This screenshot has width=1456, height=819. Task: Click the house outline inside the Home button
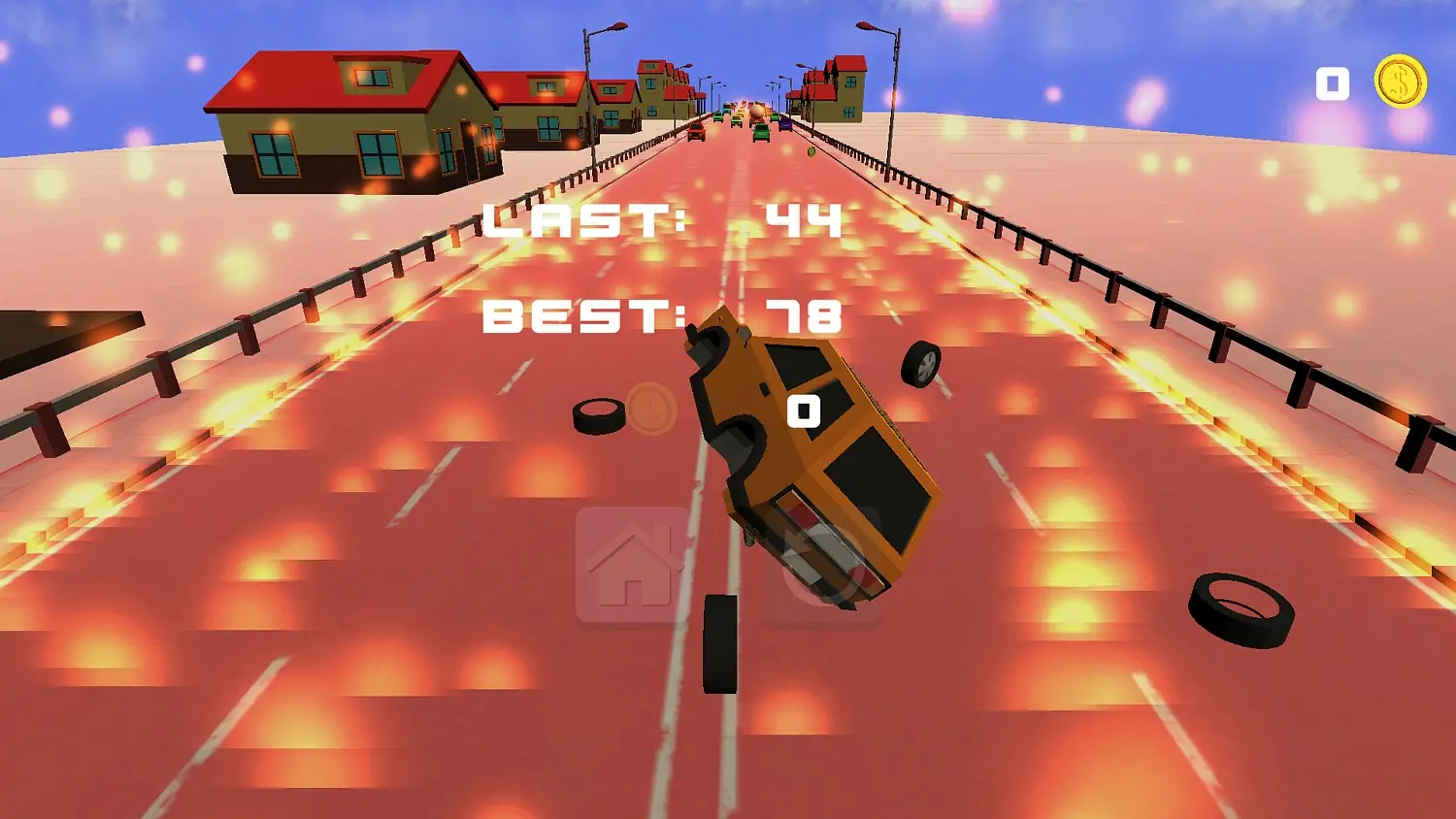(x=629, y=563)
